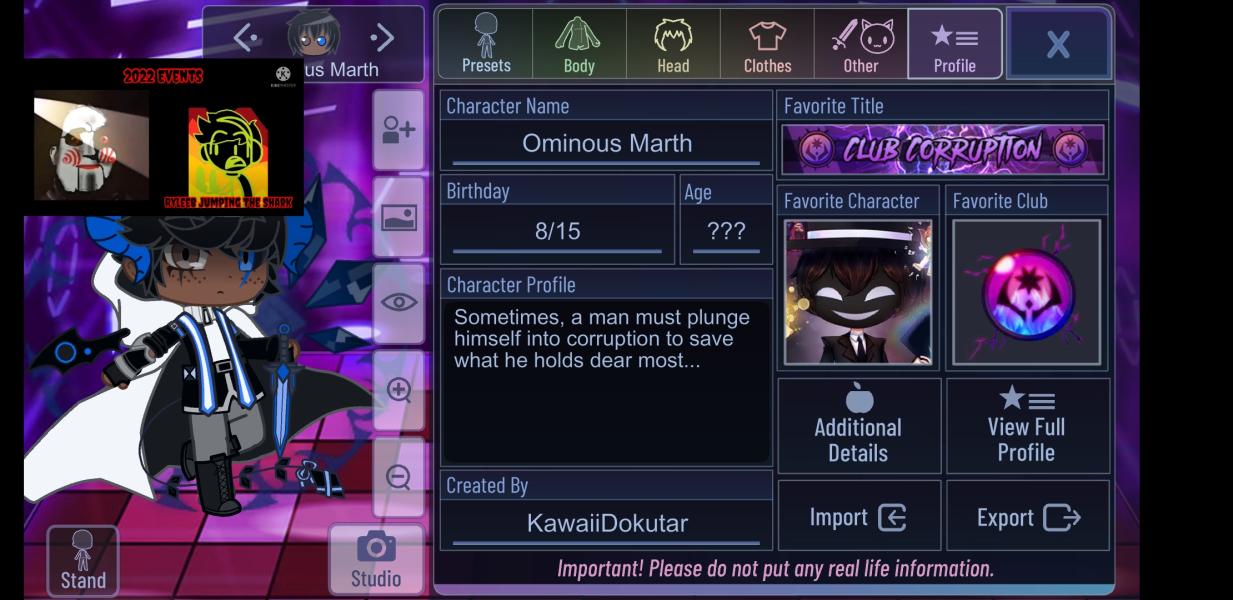
Task: Open the Other tab
Action: (861, 44)
